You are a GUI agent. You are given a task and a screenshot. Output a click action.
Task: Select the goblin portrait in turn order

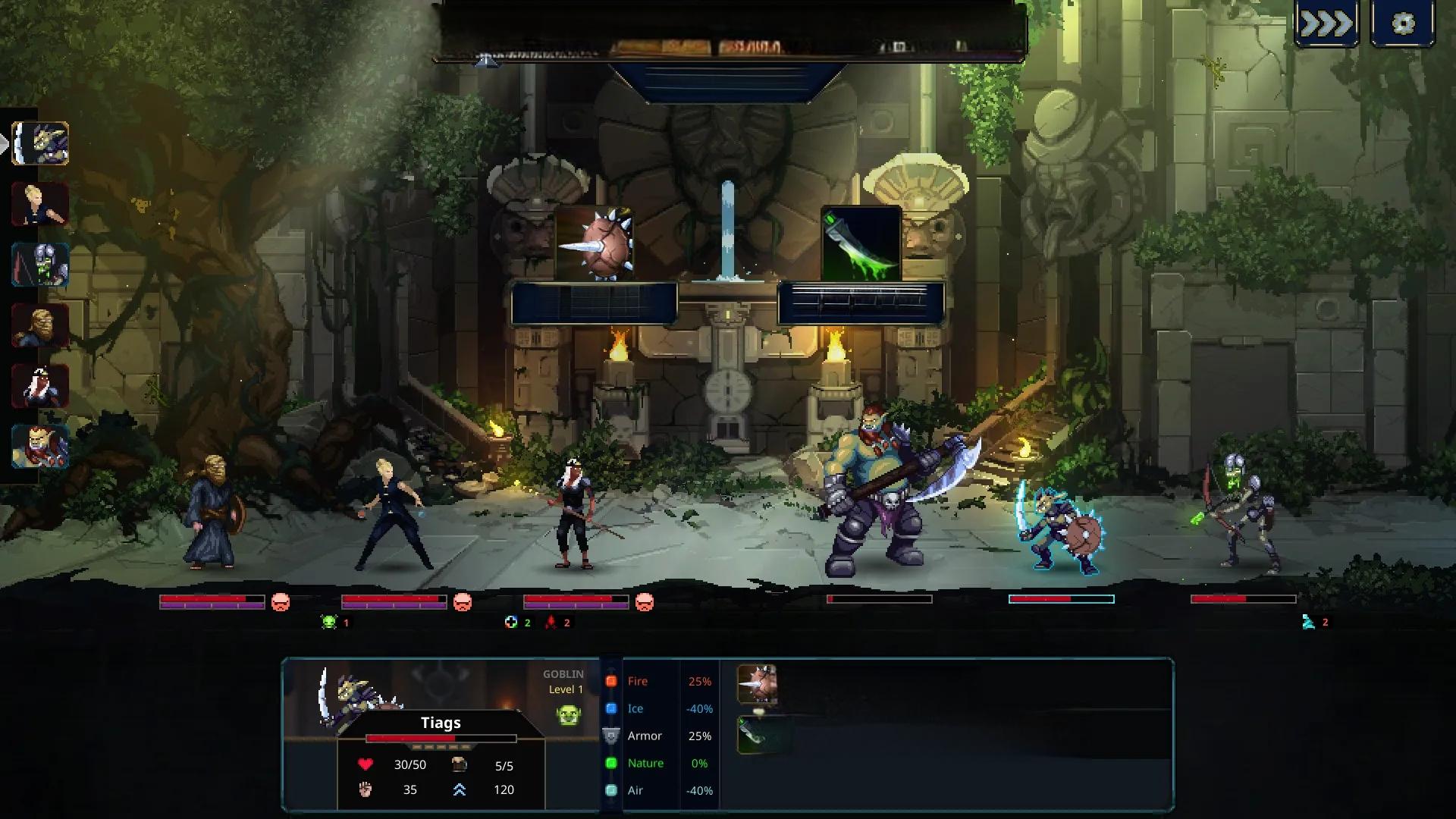40,143
